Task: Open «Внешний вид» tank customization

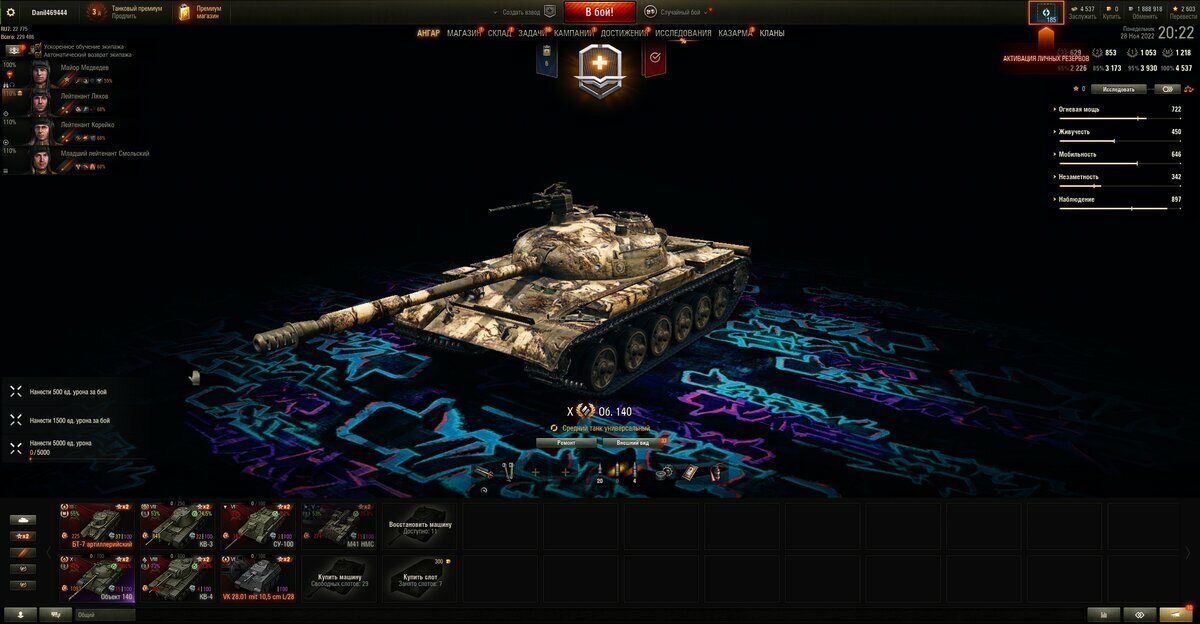Action: [x=633, y=441]
